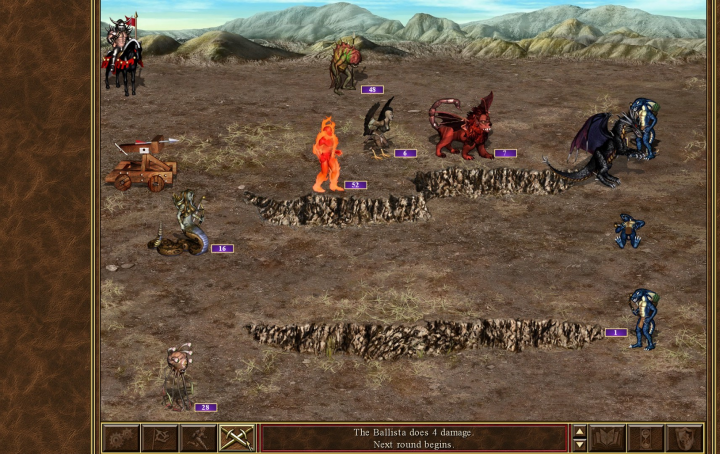This screenshot has height=454, width=720.
Task: Show earlier combat log lines with up arrow
Action: (578, 432)
